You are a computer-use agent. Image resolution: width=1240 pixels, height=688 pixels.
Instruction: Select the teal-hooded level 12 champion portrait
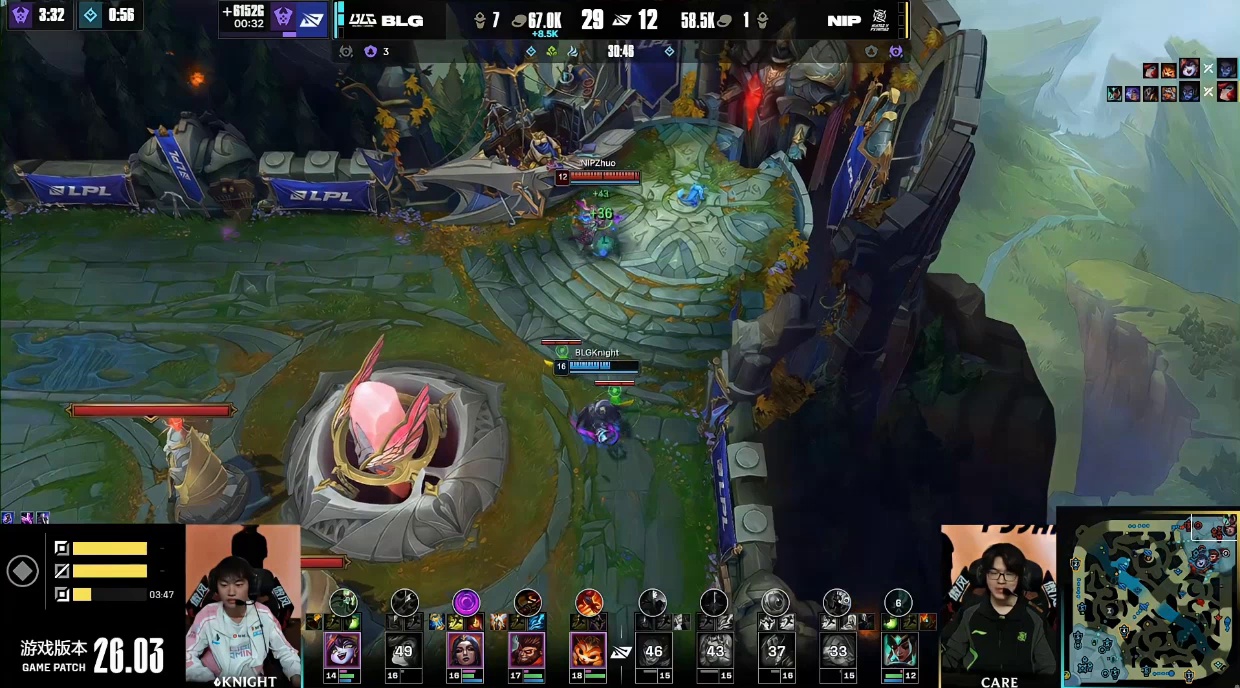click(899, 650)
